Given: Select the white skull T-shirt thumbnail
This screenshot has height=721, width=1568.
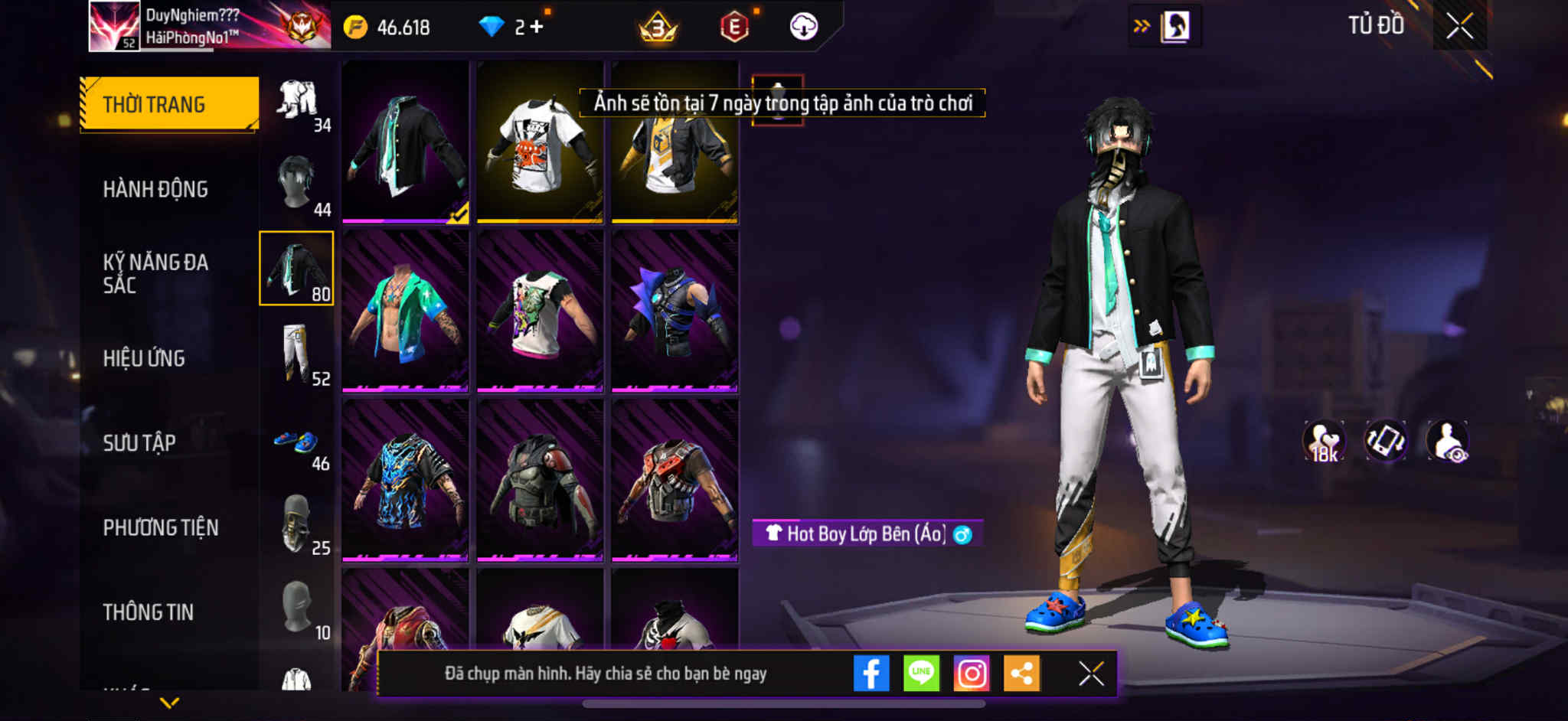Looking at the screenshot, I should [540, 143].
